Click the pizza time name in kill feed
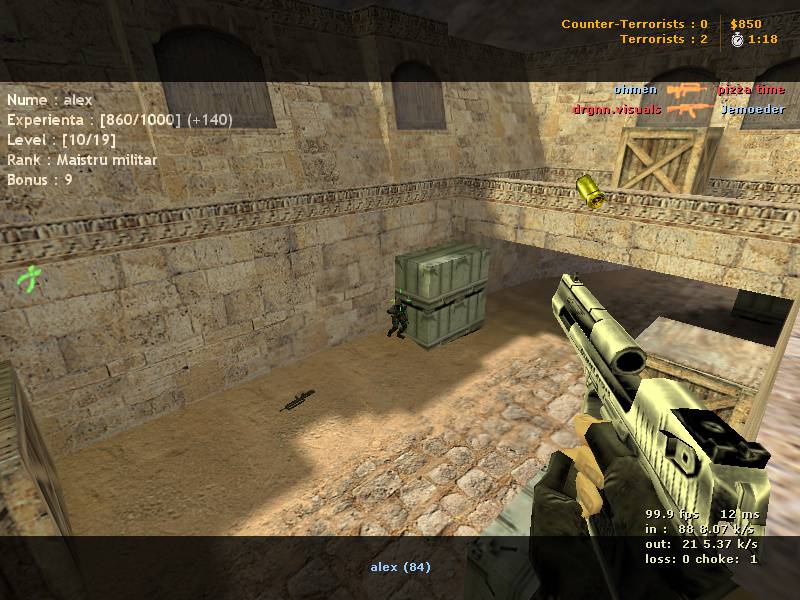 750,90
